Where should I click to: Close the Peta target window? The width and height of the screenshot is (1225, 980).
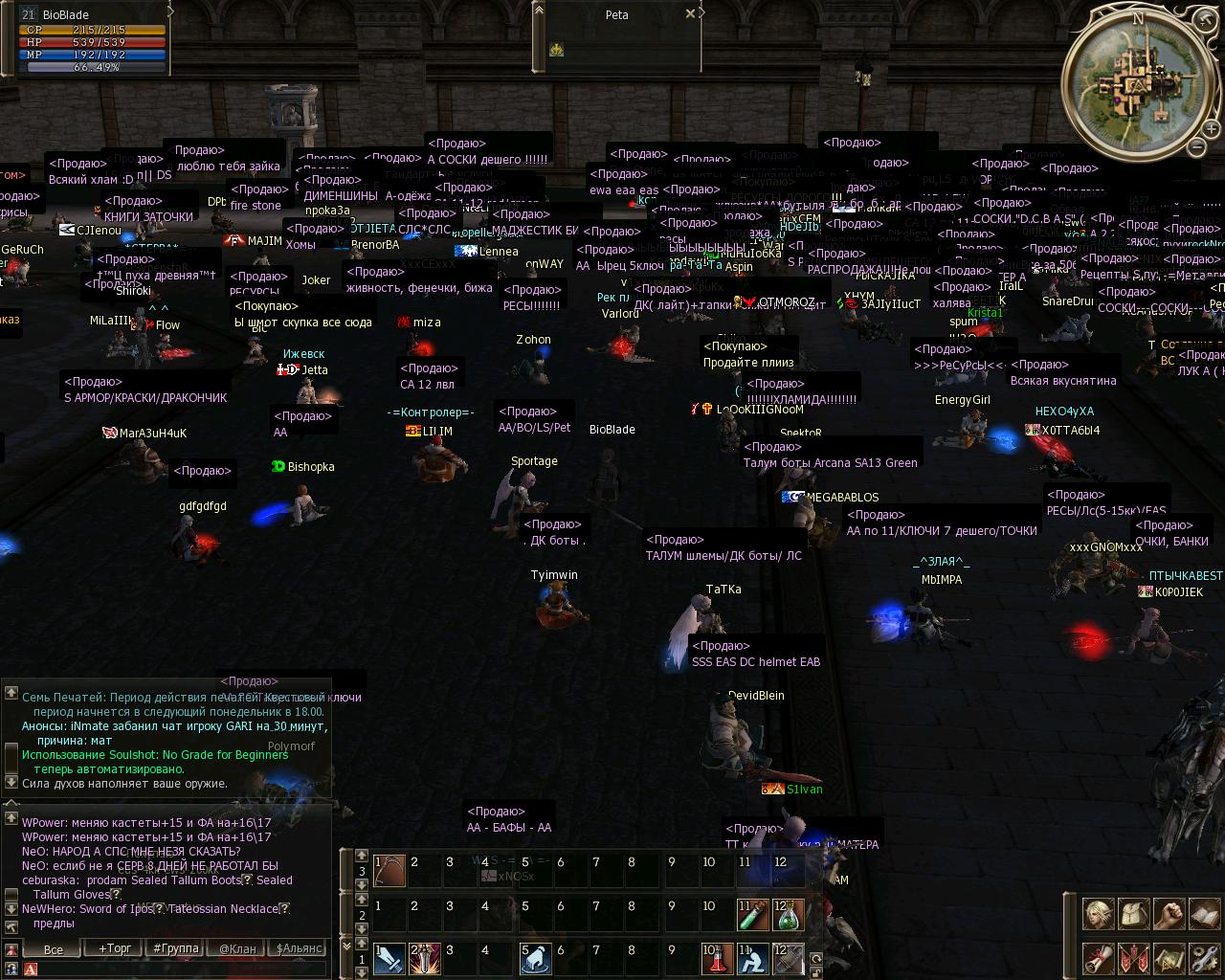point(690,14)
